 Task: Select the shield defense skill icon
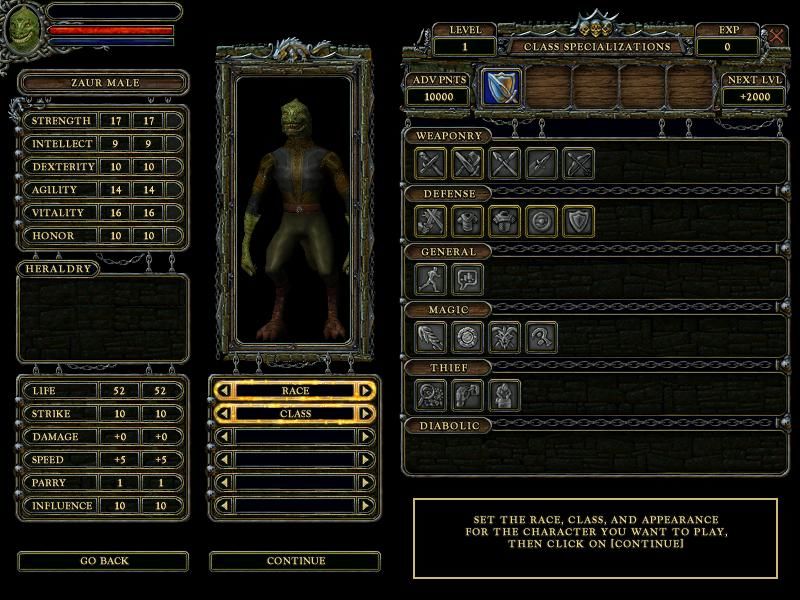coord(579,220)
